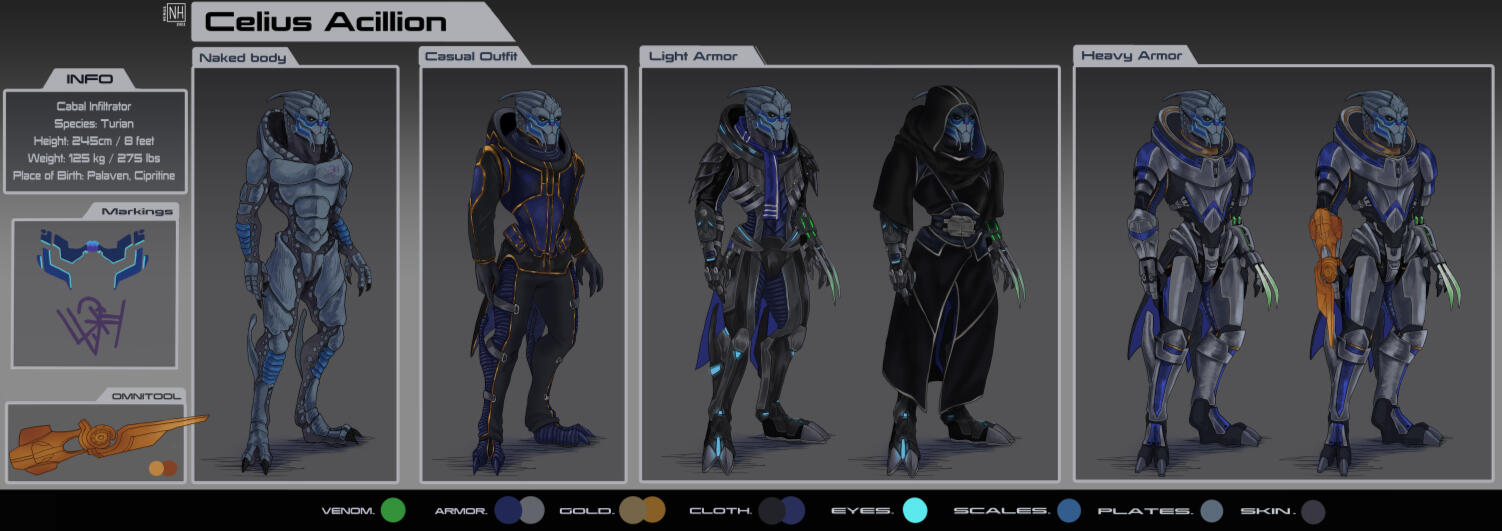Click the NH logo beside the title

pyautogui.click(x=176, y=13)
